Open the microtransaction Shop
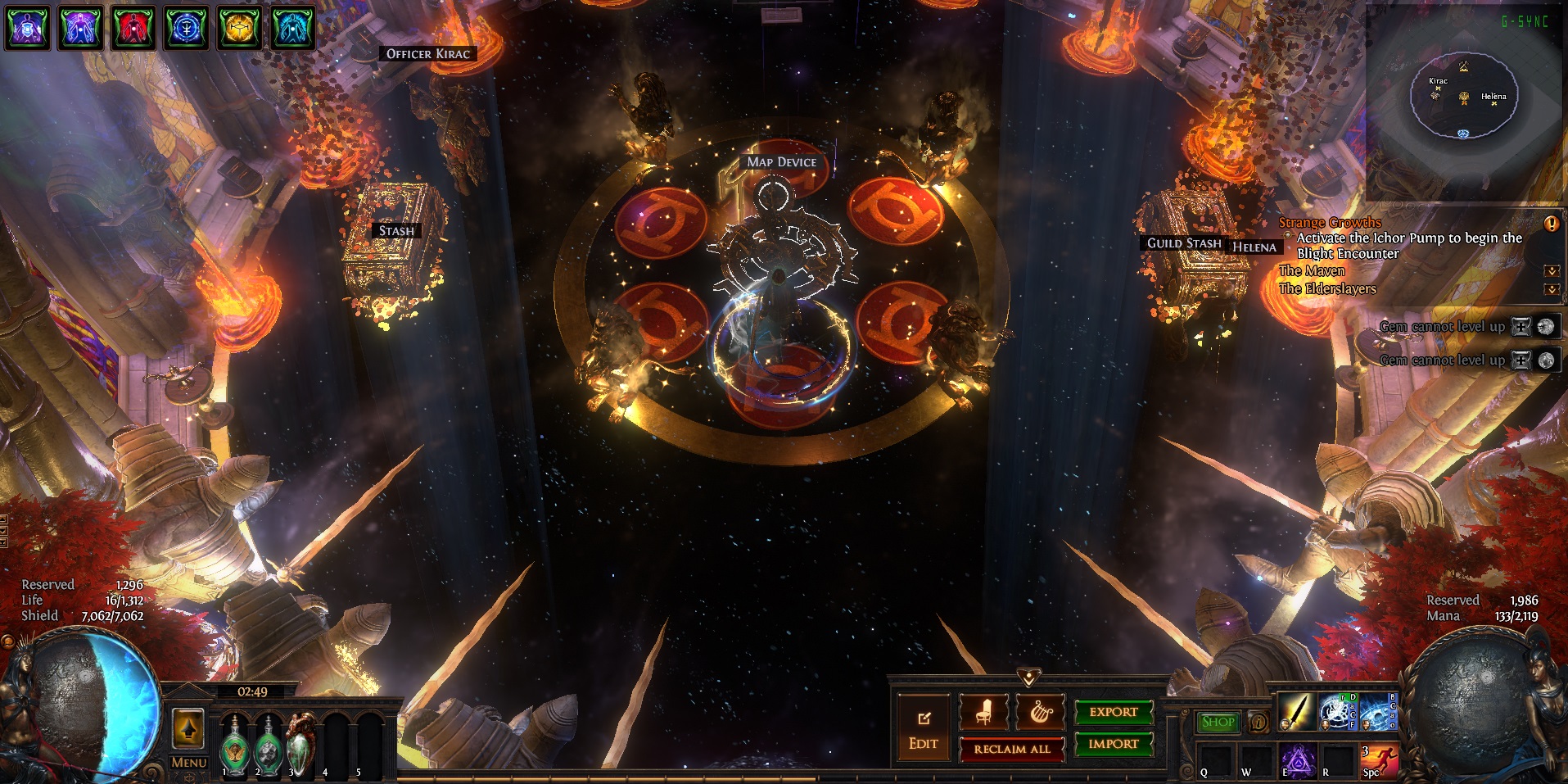Screen dimensions: 1568x784 pos(1218,722)
